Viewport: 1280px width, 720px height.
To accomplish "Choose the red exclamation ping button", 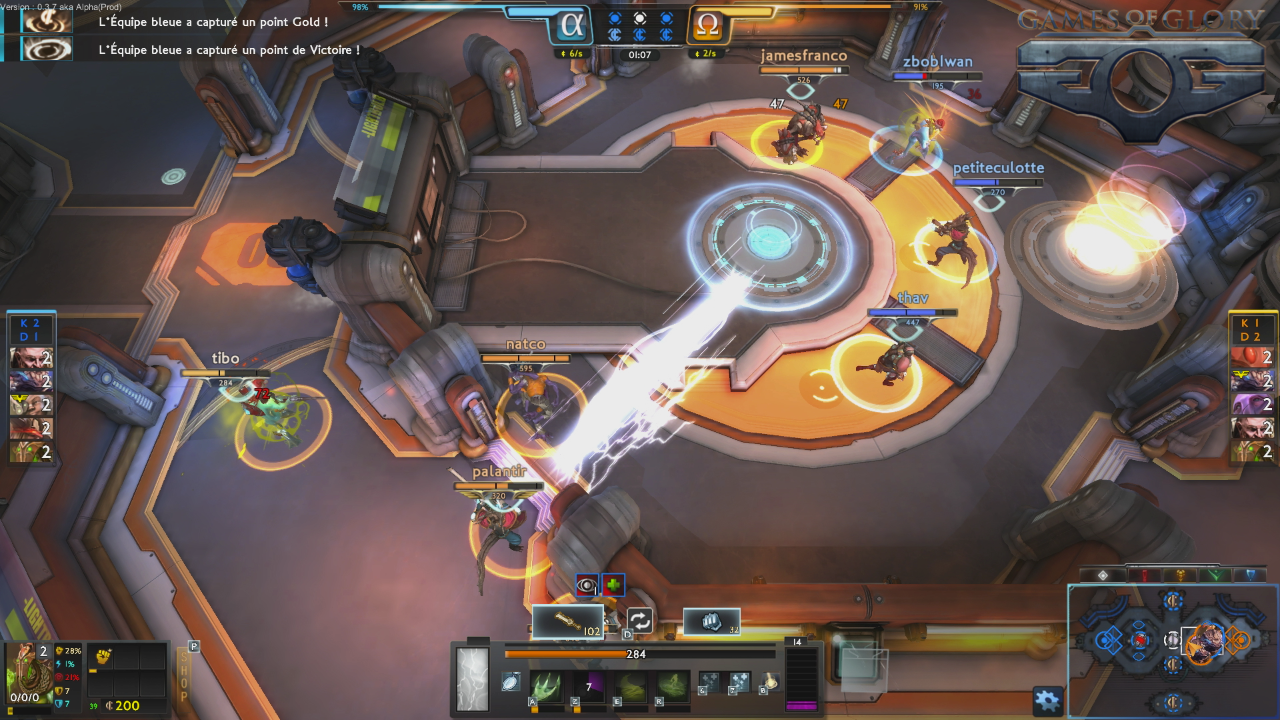I will [1142, 575].
